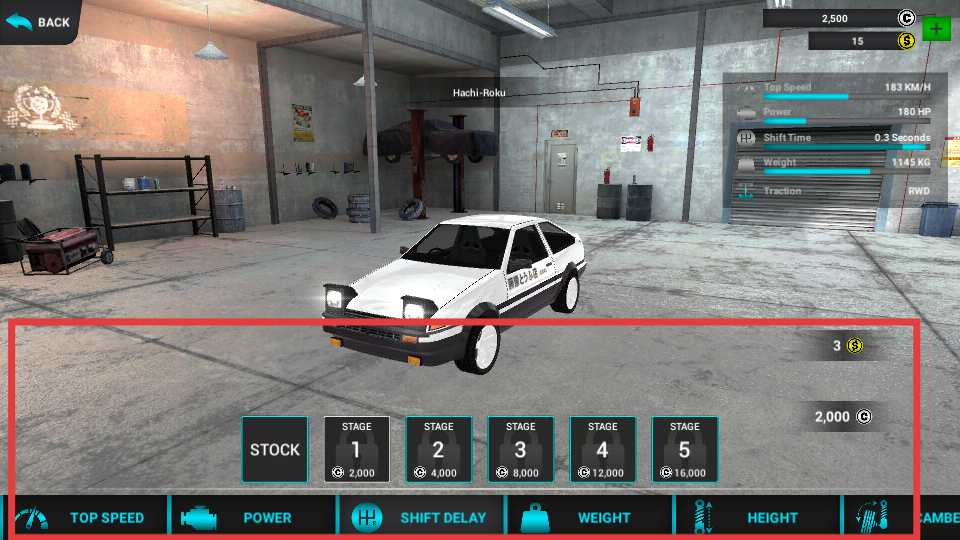Screen dimensions: 960x540
Task: Go back using the BACK button
Action: [x=40, y=21]
